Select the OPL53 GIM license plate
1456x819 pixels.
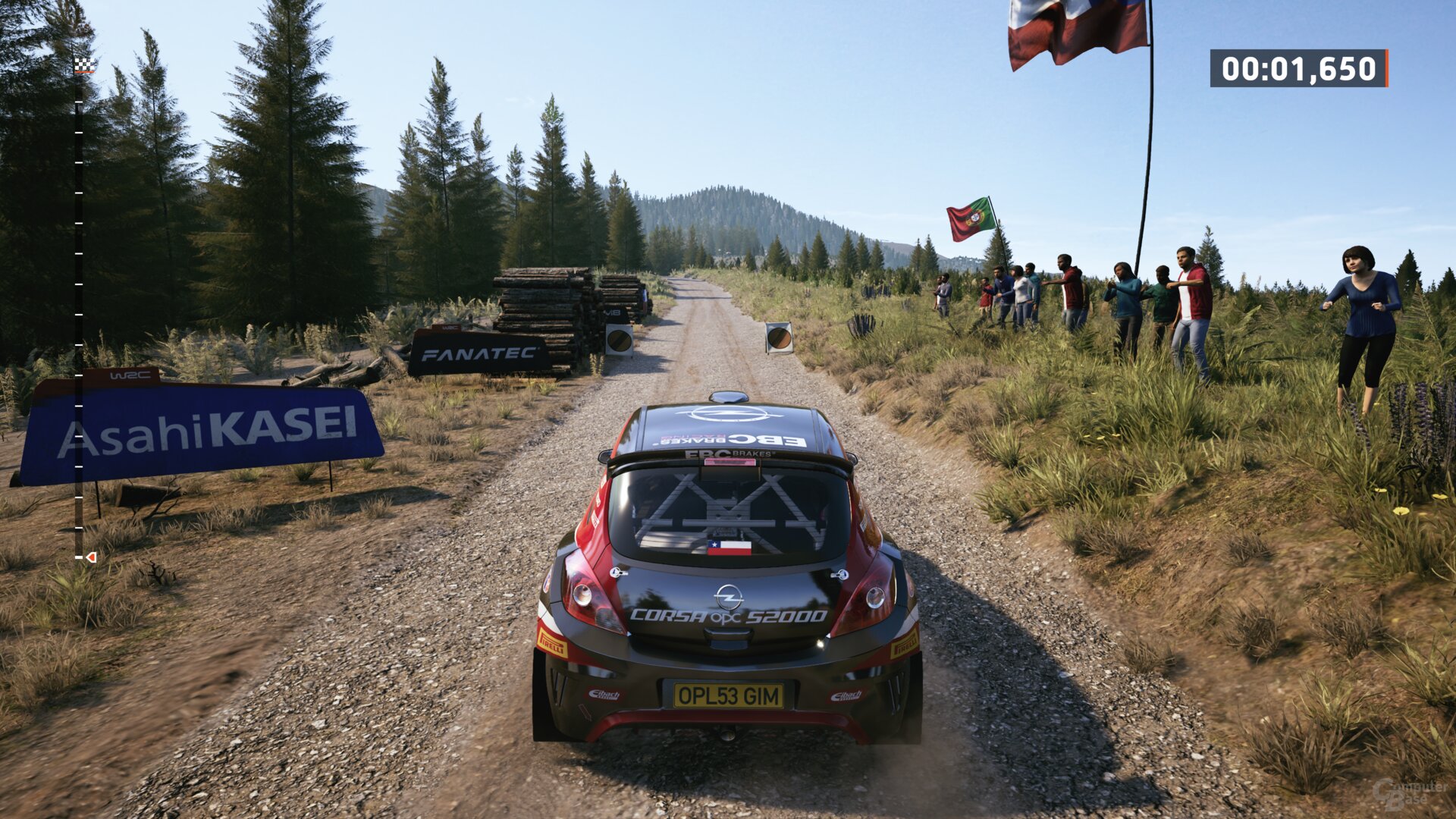click(x=729, y=695)
